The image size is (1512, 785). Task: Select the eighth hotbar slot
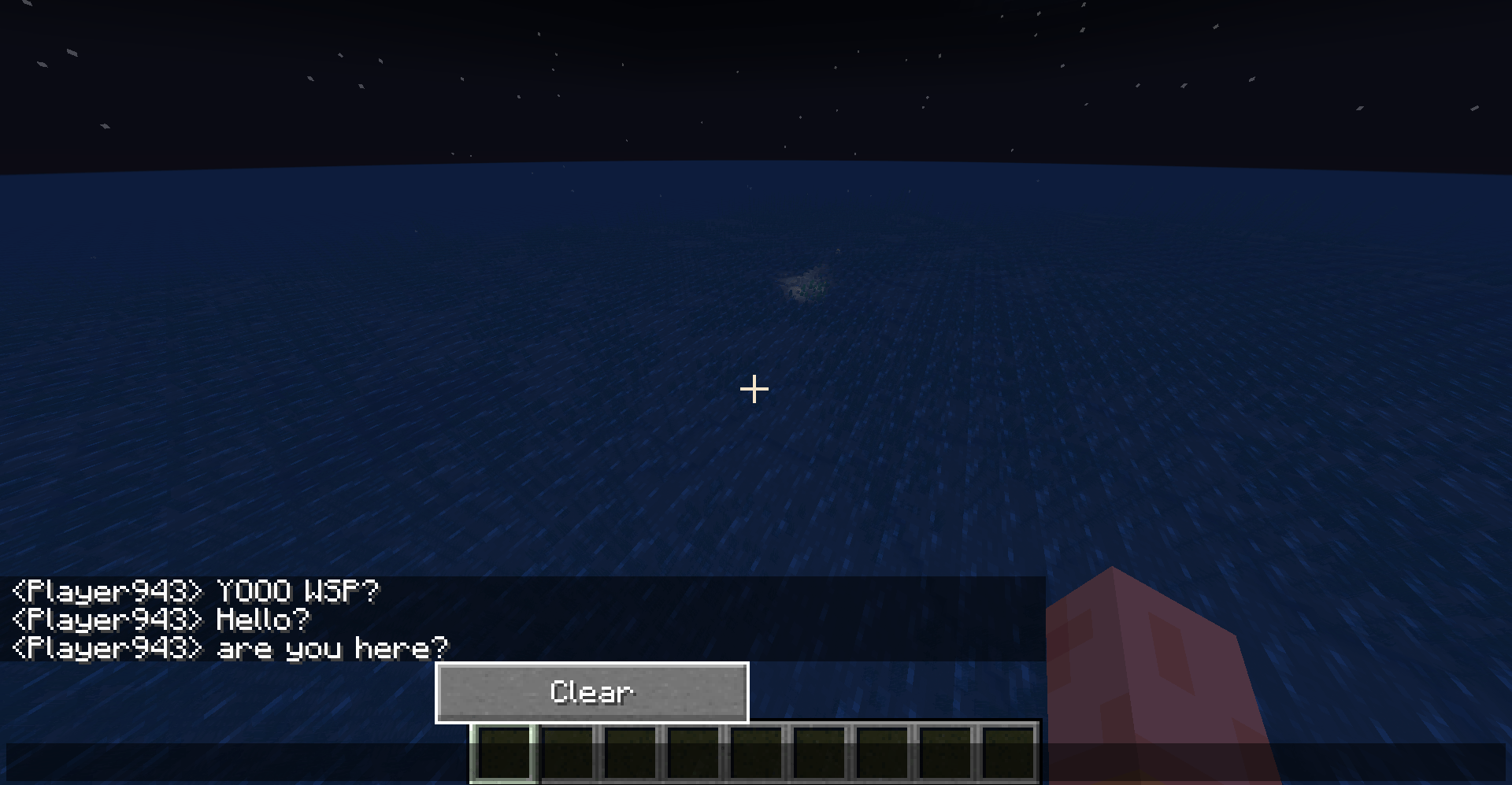(945, 756)
